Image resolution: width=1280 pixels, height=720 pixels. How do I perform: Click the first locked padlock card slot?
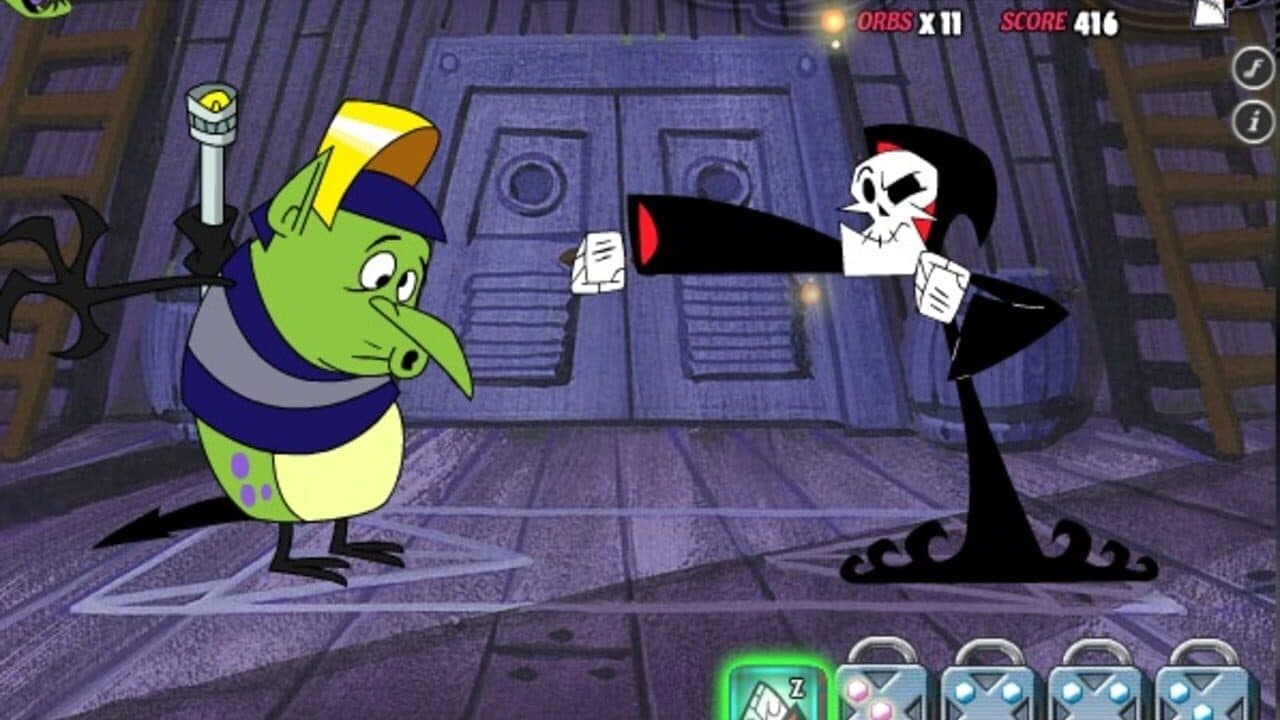tap(885, 690)
